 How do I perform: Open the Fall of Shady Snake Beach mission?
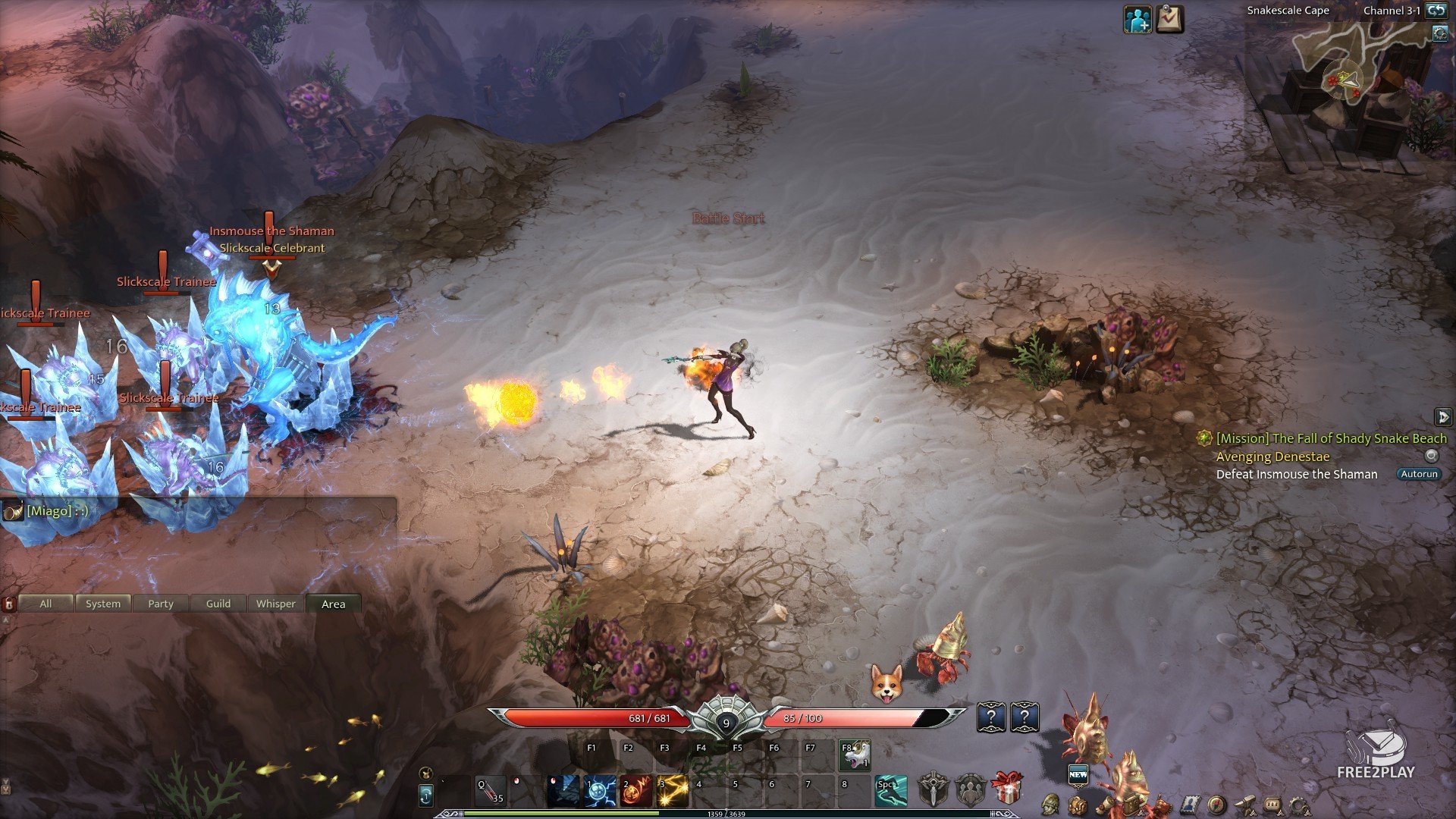(x=1331, y=438)
